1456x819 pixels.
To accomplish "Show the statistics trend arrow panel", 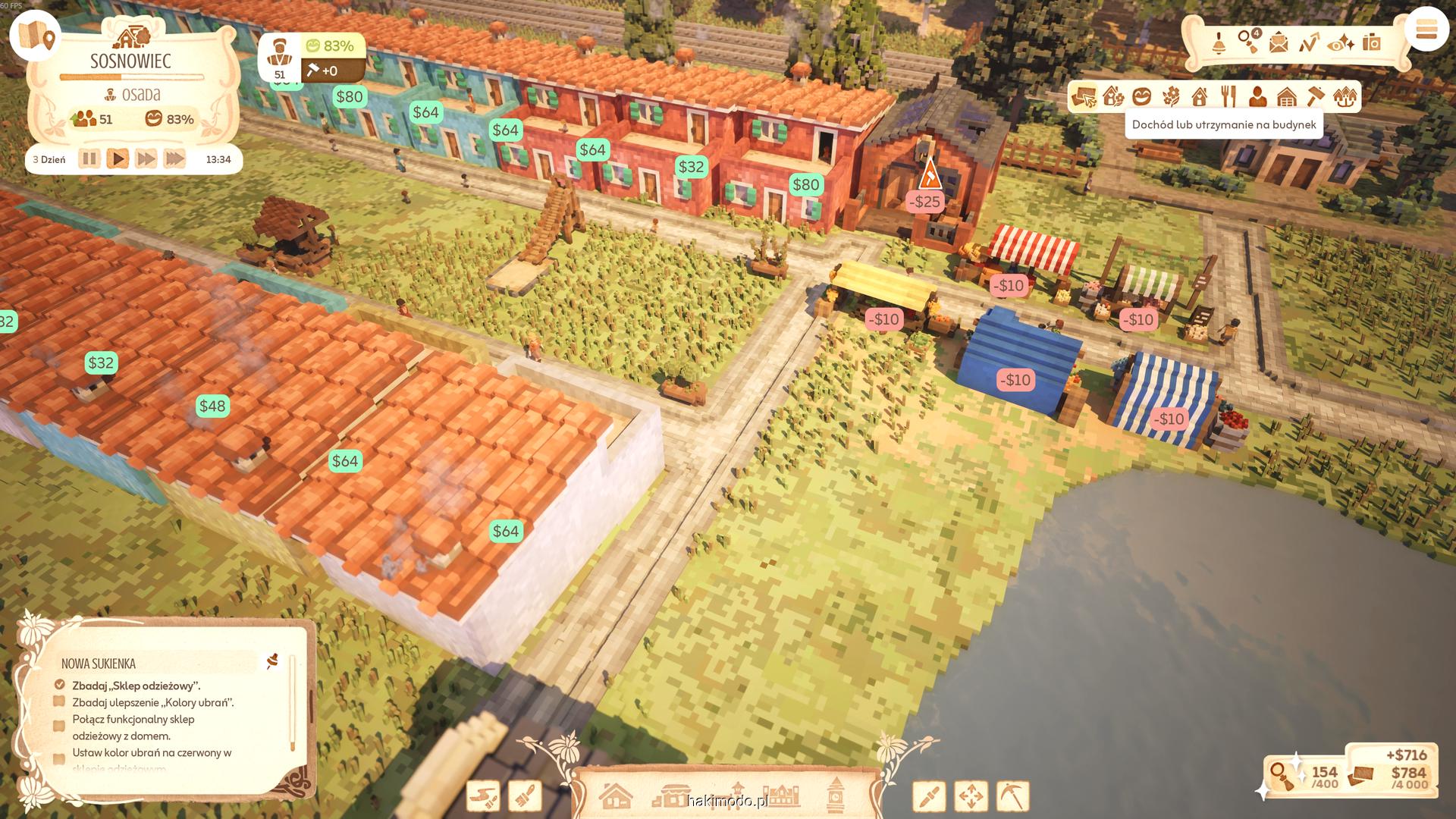I will click(x=1309, y=42).
